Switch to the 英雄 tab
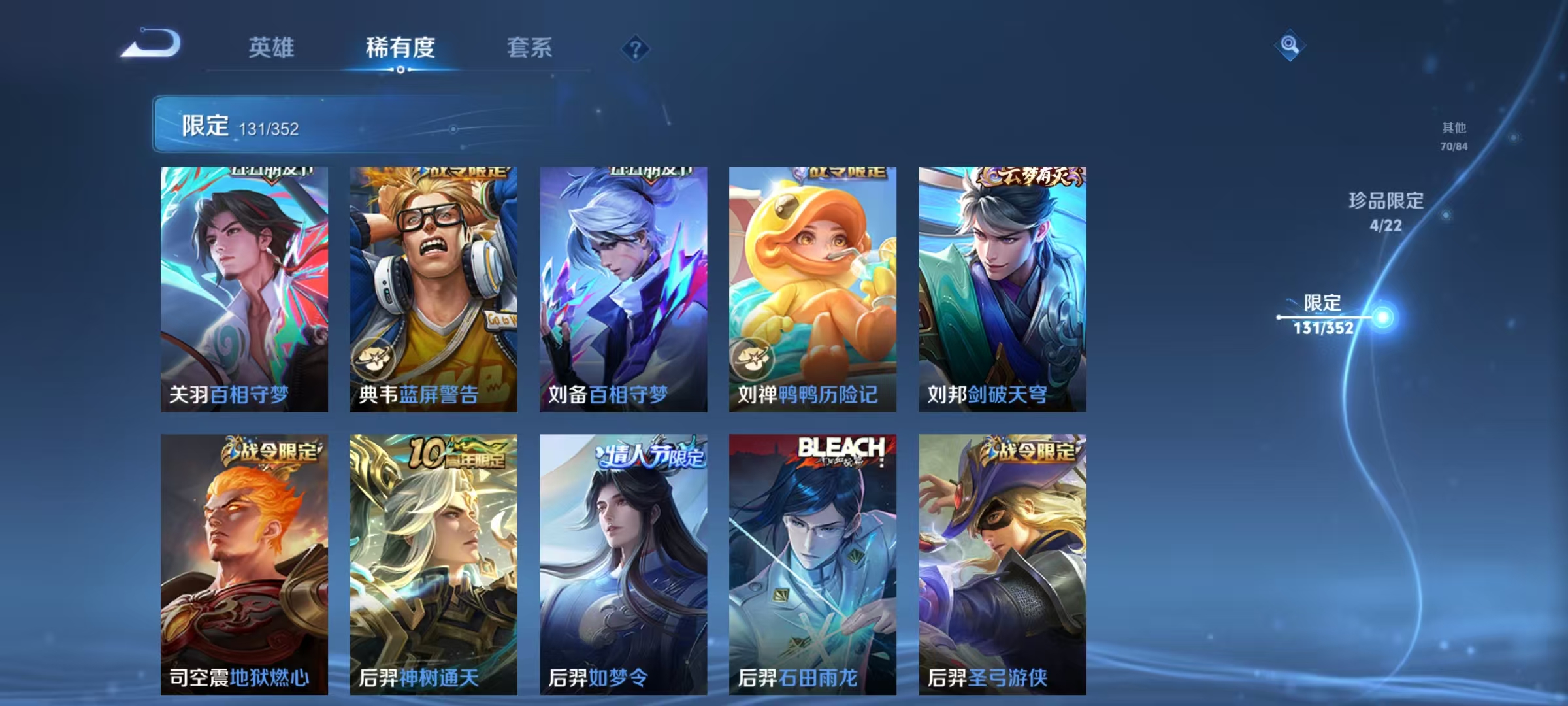The width and height of the screenshot is (1568, 706). coord(271,47)
